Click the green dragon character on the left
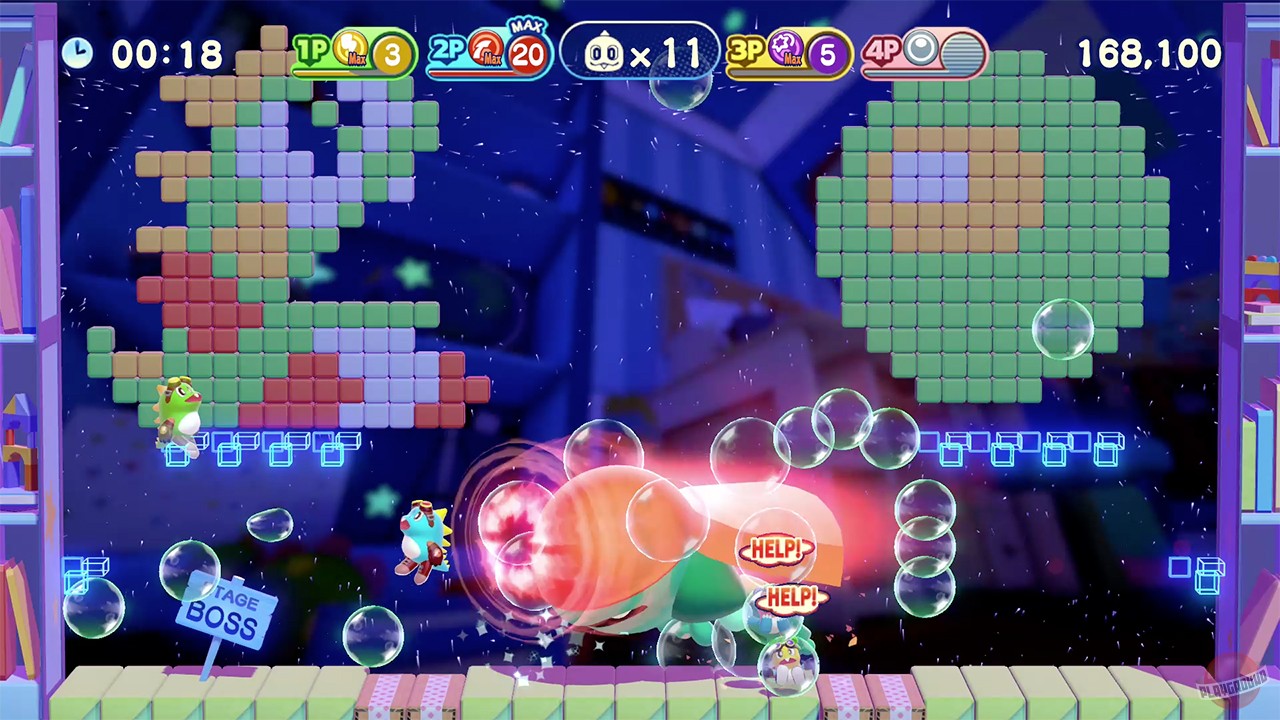This screenshot has height=720, width=1280. click(x=178, y=407)
